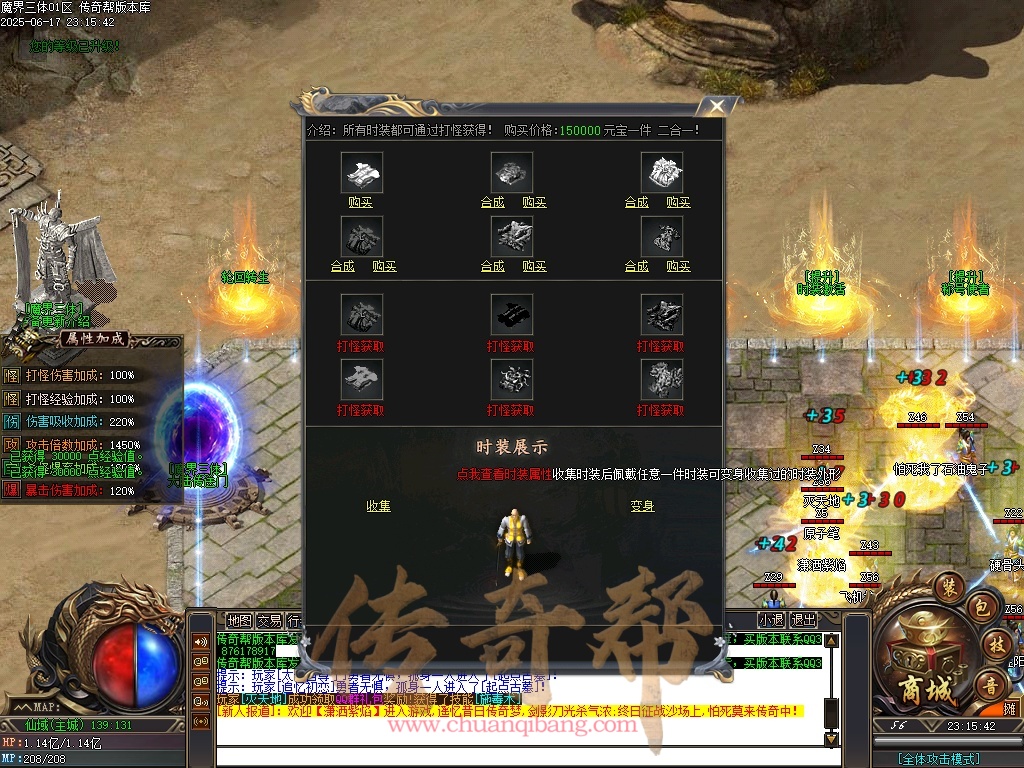Open the red 点我查看时装属性 link
This screenshot has width=1024, height=768.
pyautogui.click(x=504, y=474)
